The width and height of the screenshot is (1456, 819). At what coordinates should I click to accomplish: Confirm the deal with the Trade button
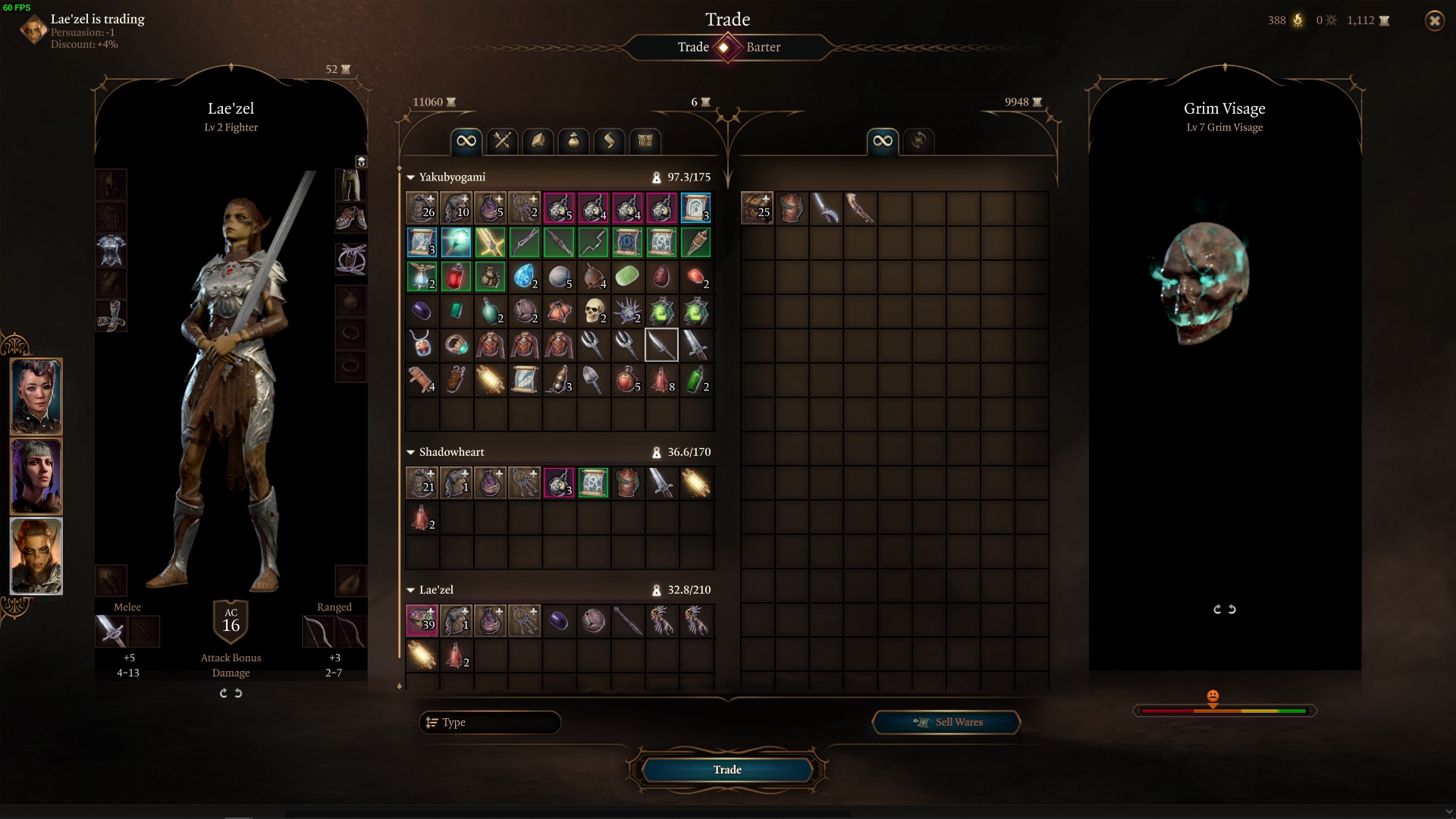(x=726, y=770)
